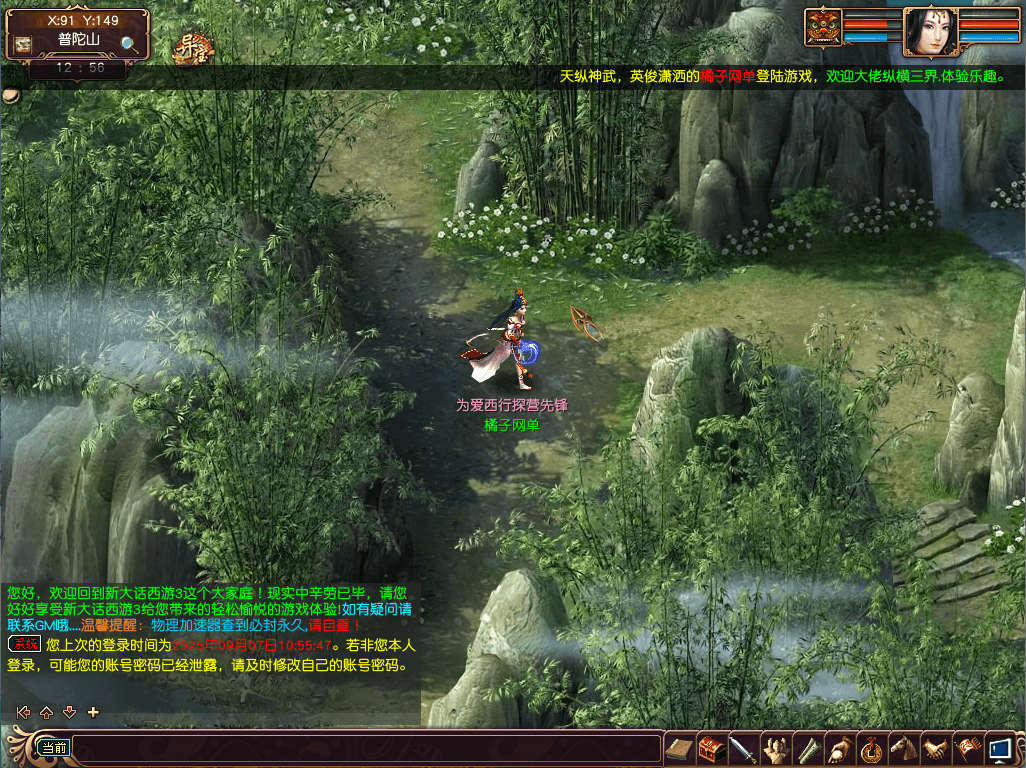Image resolution: width=1026 pixels, height=768 pixels.
Task: Click the chat collapse left arrow
Action: [x=23, y=712]
